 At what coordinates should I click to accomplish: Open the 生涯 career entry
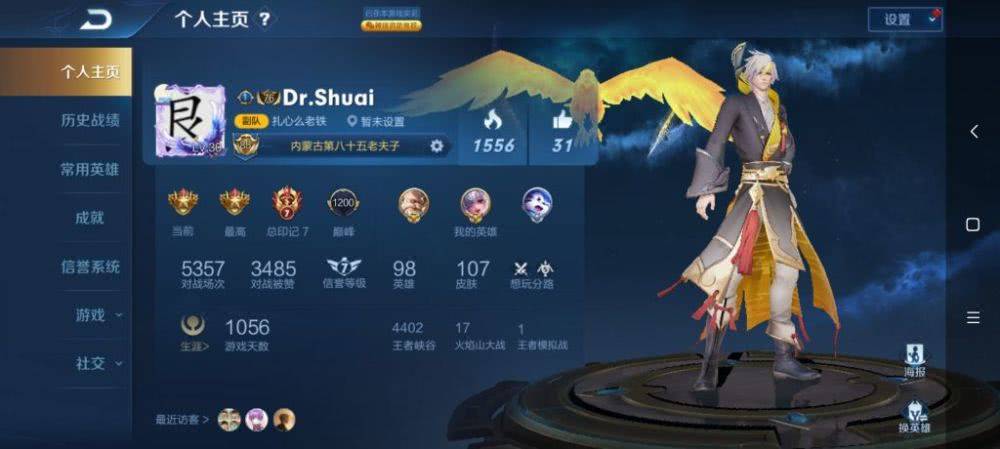pyautogui.click(x=193, y=330)
